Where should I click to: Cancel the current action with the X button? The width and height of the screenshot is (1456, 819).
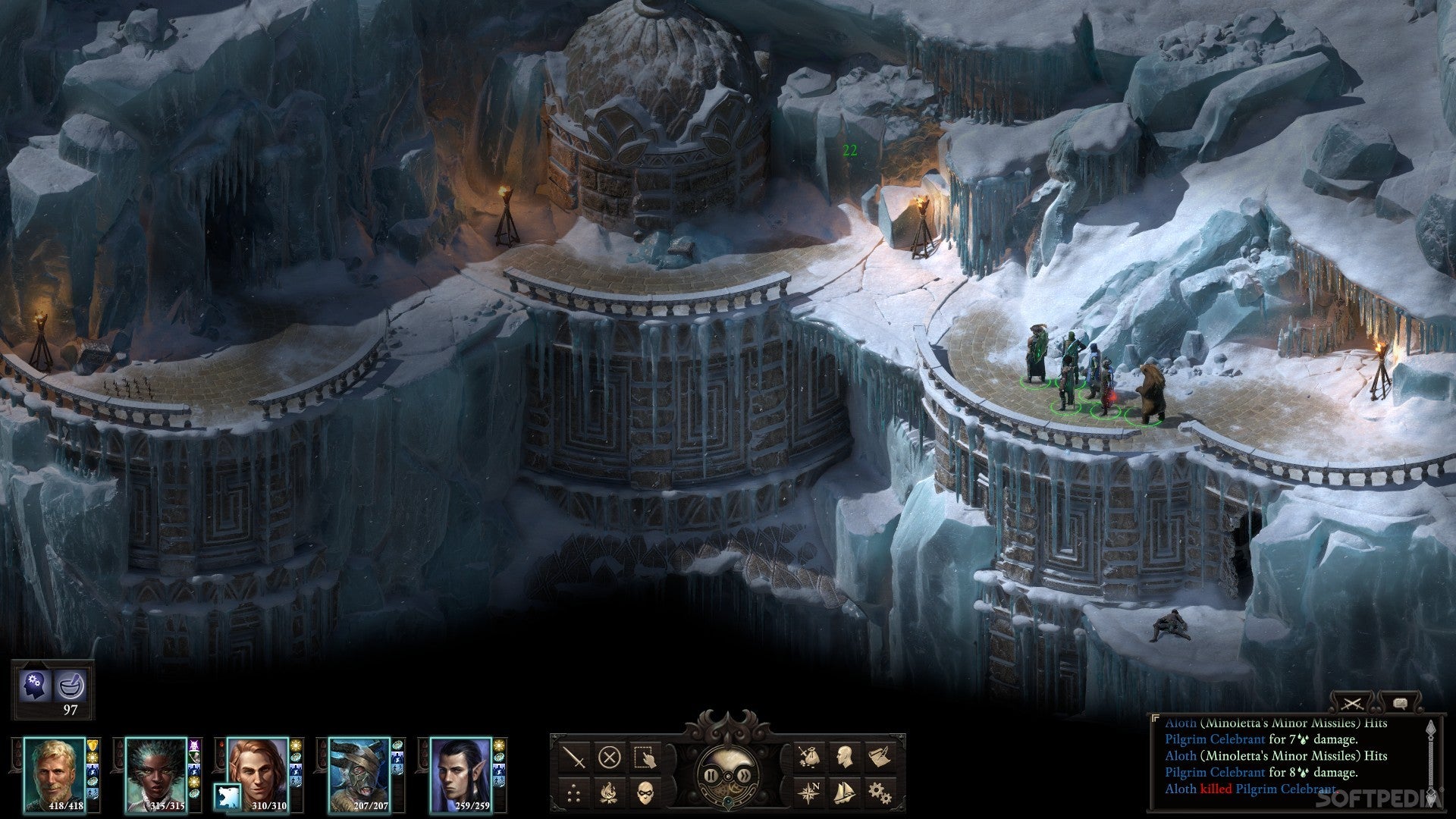(x=609, y=757)
